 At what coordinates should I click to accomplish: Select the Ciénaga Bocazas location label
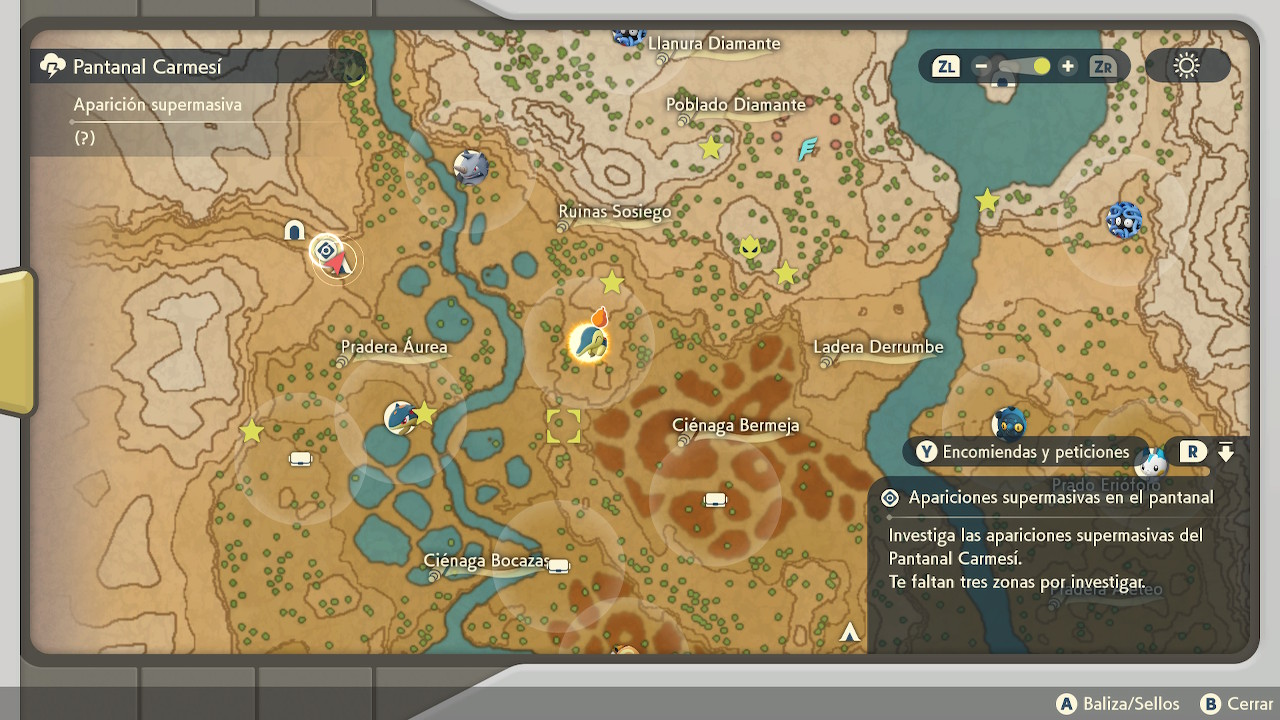point(486,561)
